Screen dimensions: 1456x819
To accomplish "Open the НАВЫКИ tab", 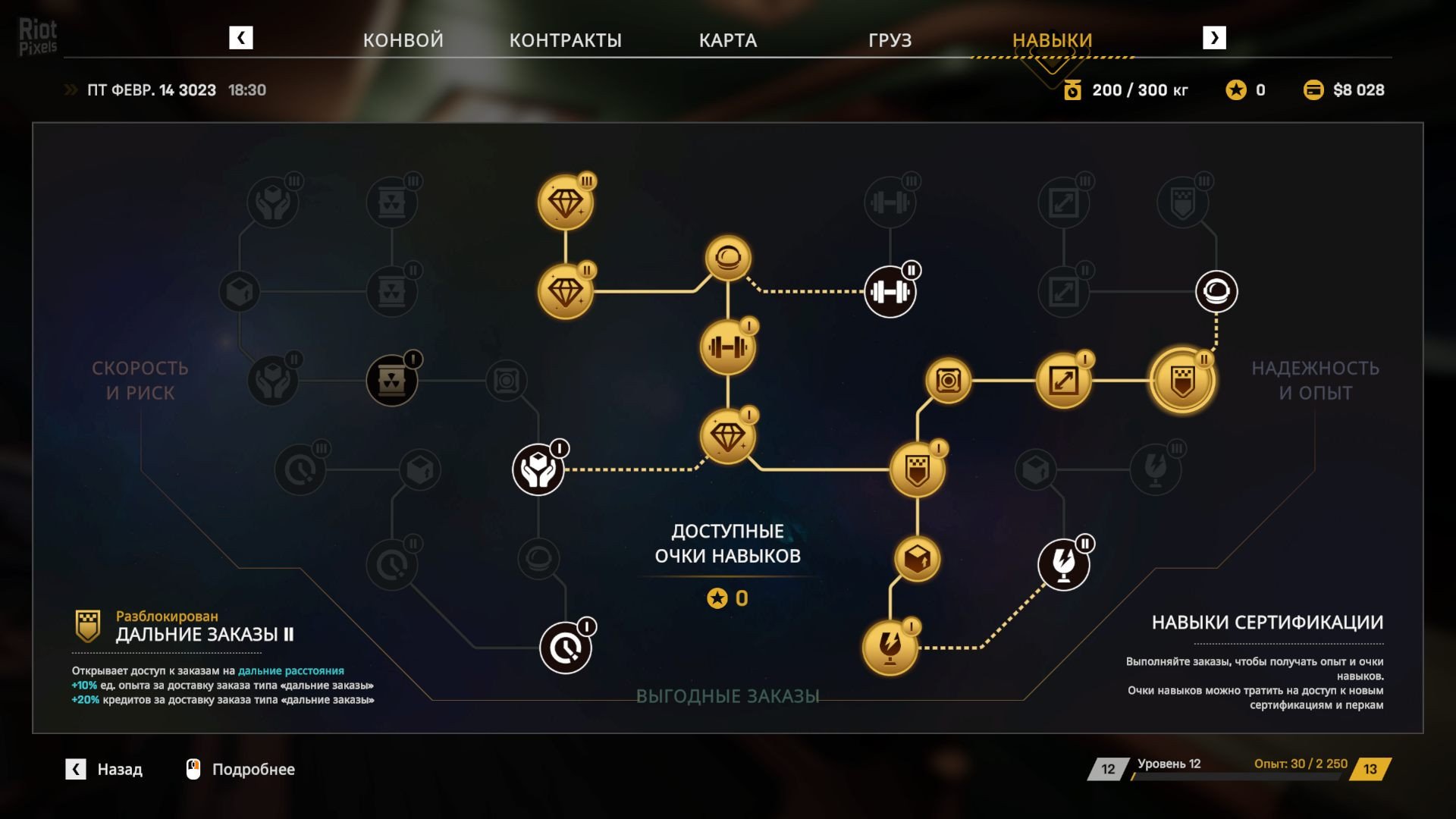I will pos(1052,40).
